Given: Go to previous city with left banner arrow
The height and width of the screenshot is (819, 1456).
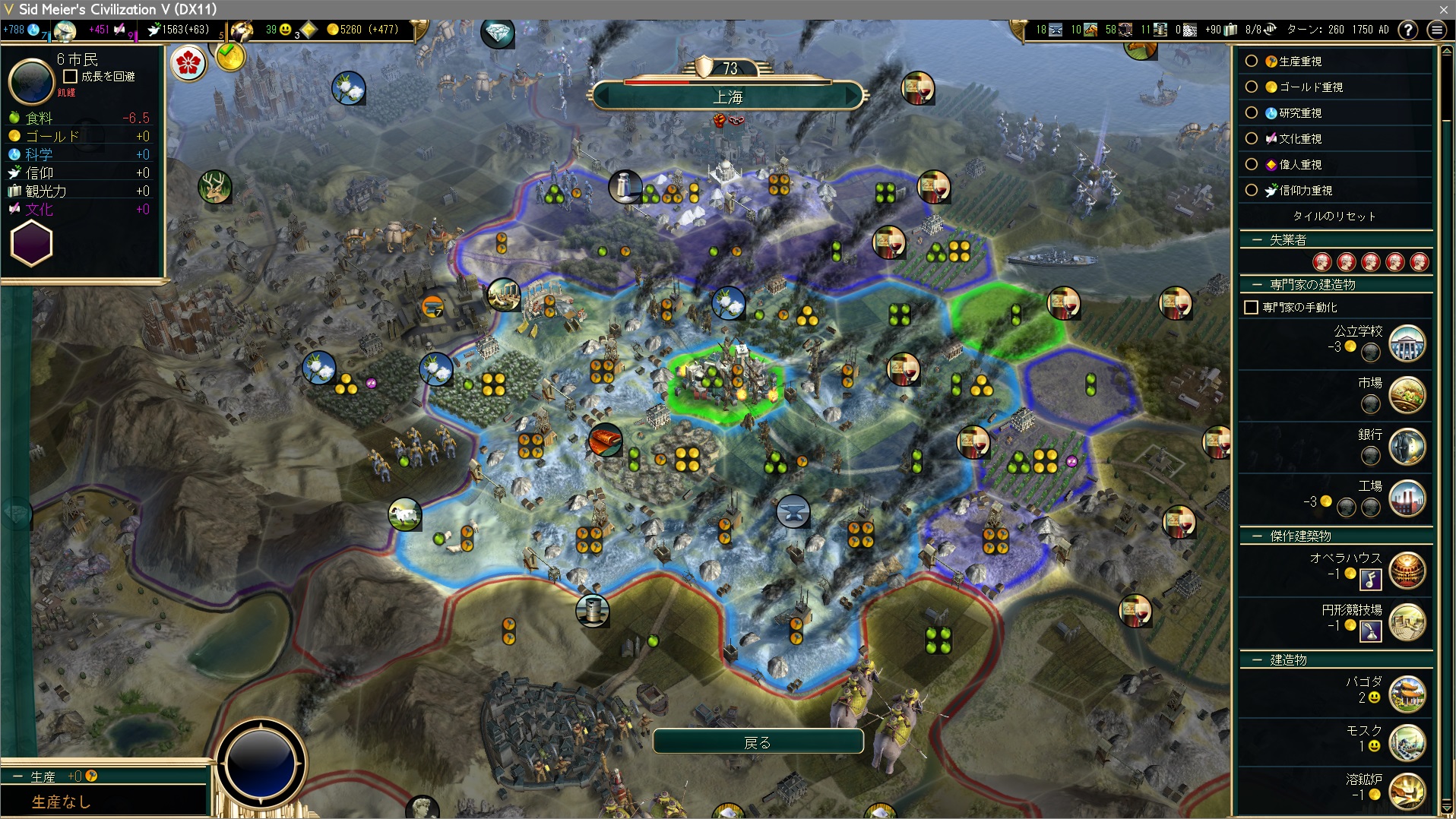Looking at the screenshot, I should [603, 97].
